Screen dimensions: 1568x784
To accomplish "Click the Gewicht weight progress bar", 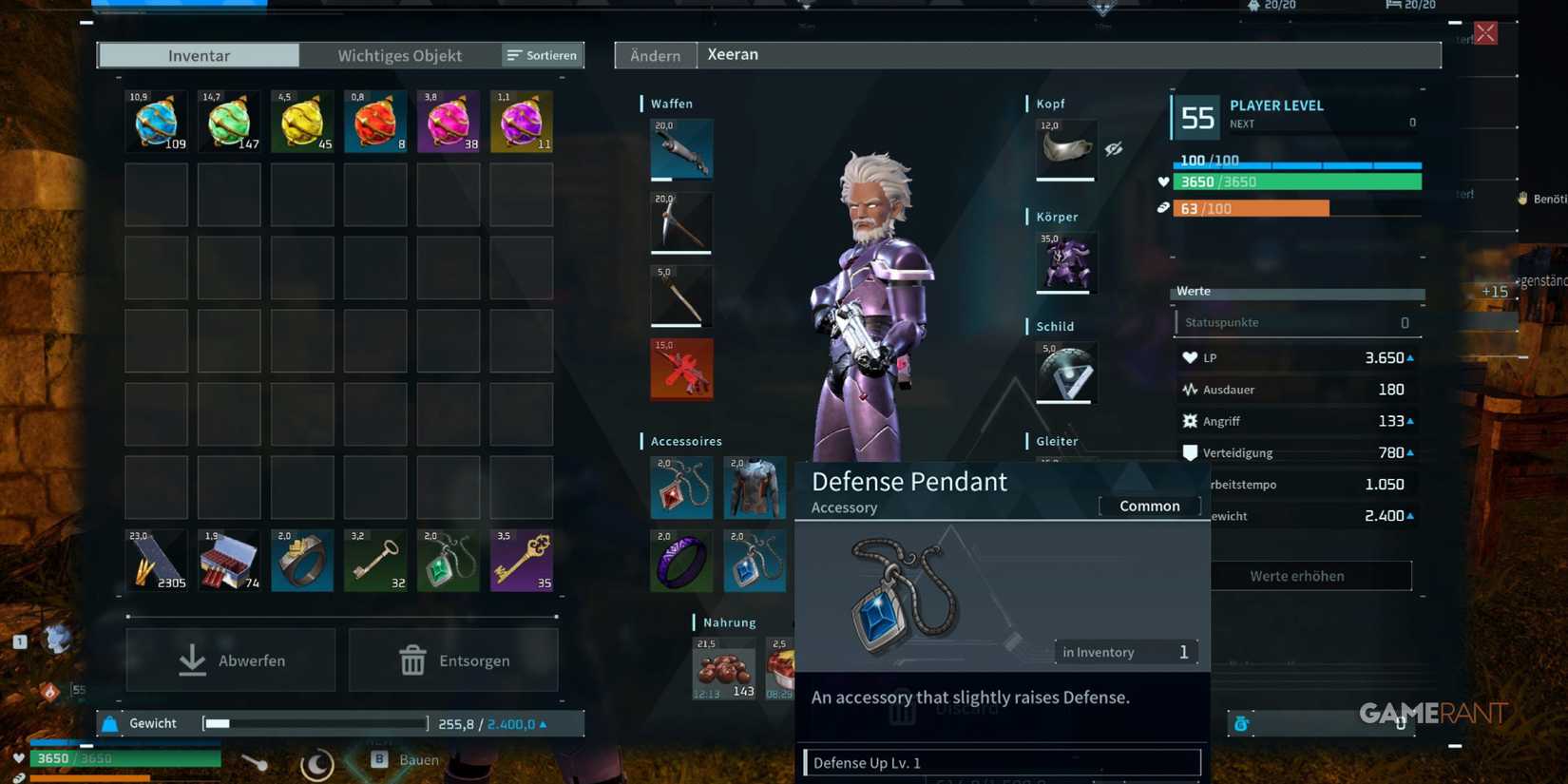I will coord(314,723).
